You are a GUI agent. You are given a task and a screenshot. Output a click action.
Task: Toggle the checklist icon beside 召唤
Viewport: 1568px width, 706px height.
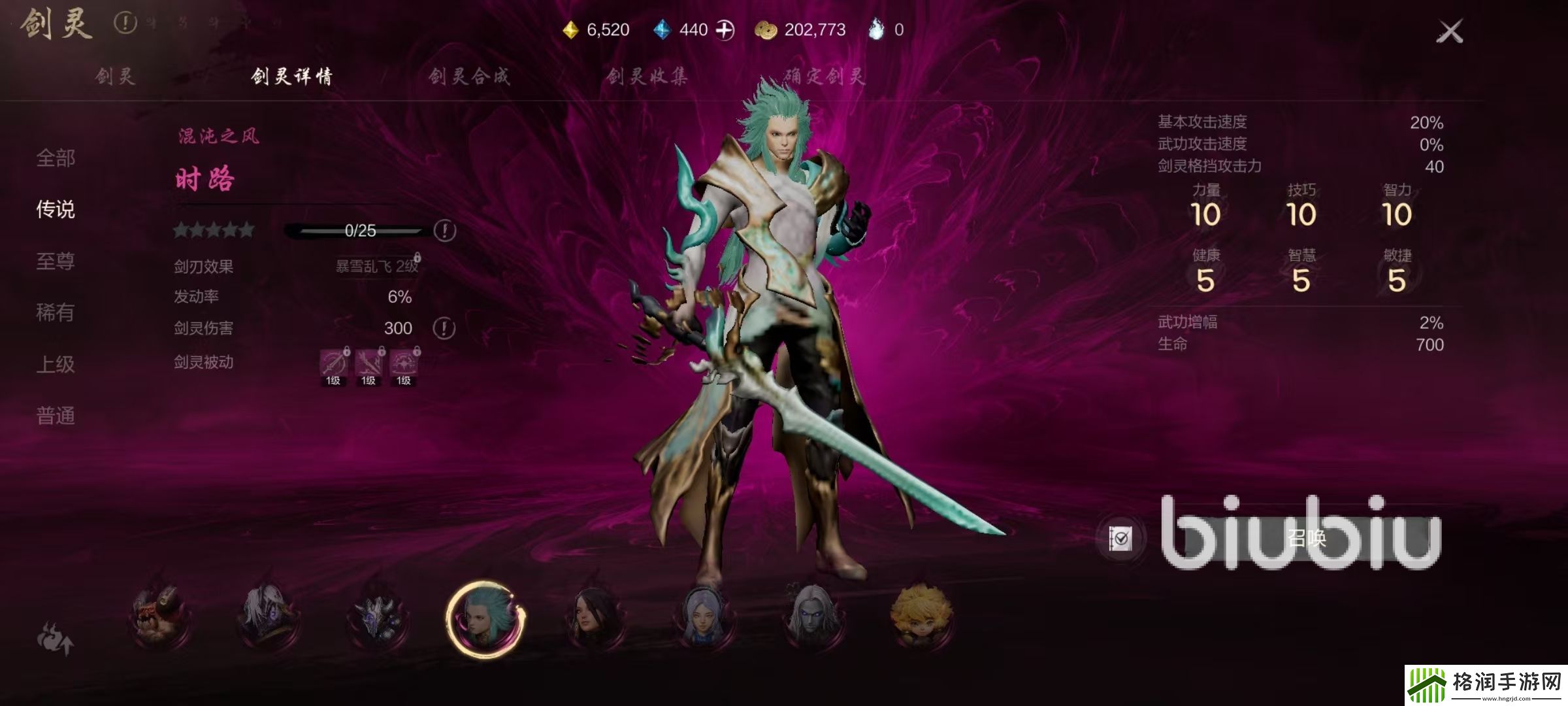tap(1120, 539)
